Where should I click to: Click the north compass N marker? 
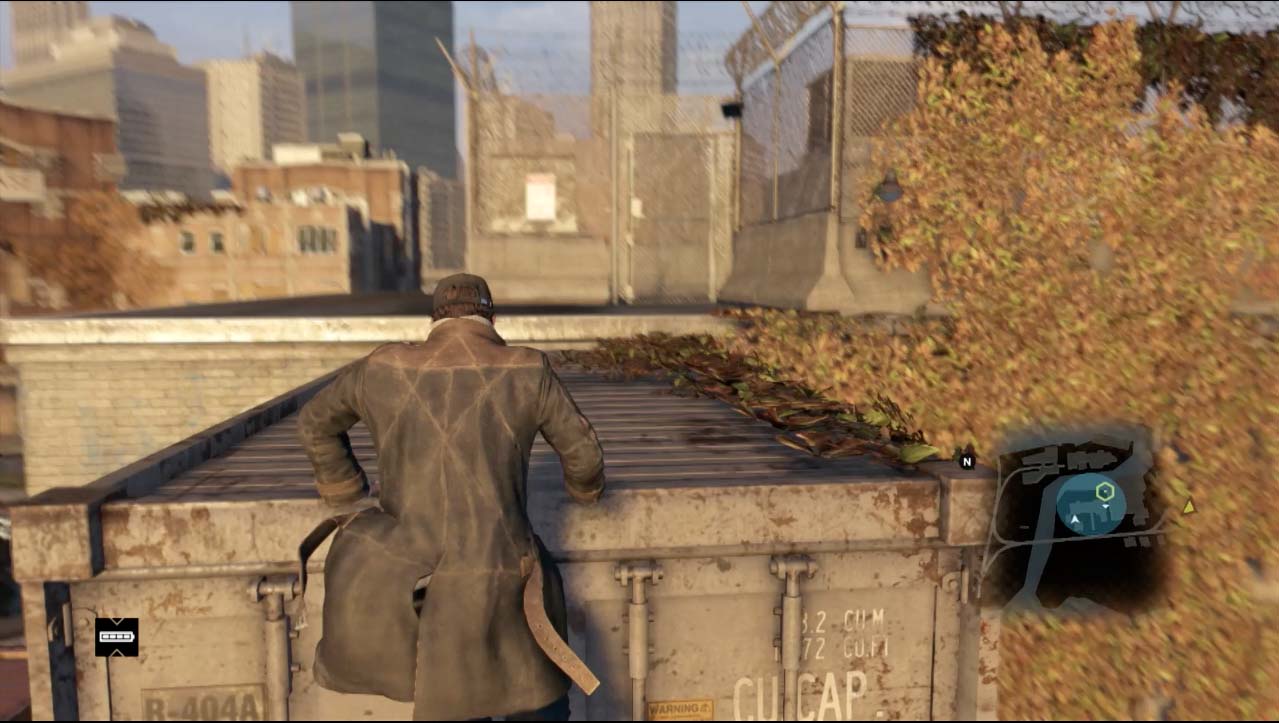point(966,461)
